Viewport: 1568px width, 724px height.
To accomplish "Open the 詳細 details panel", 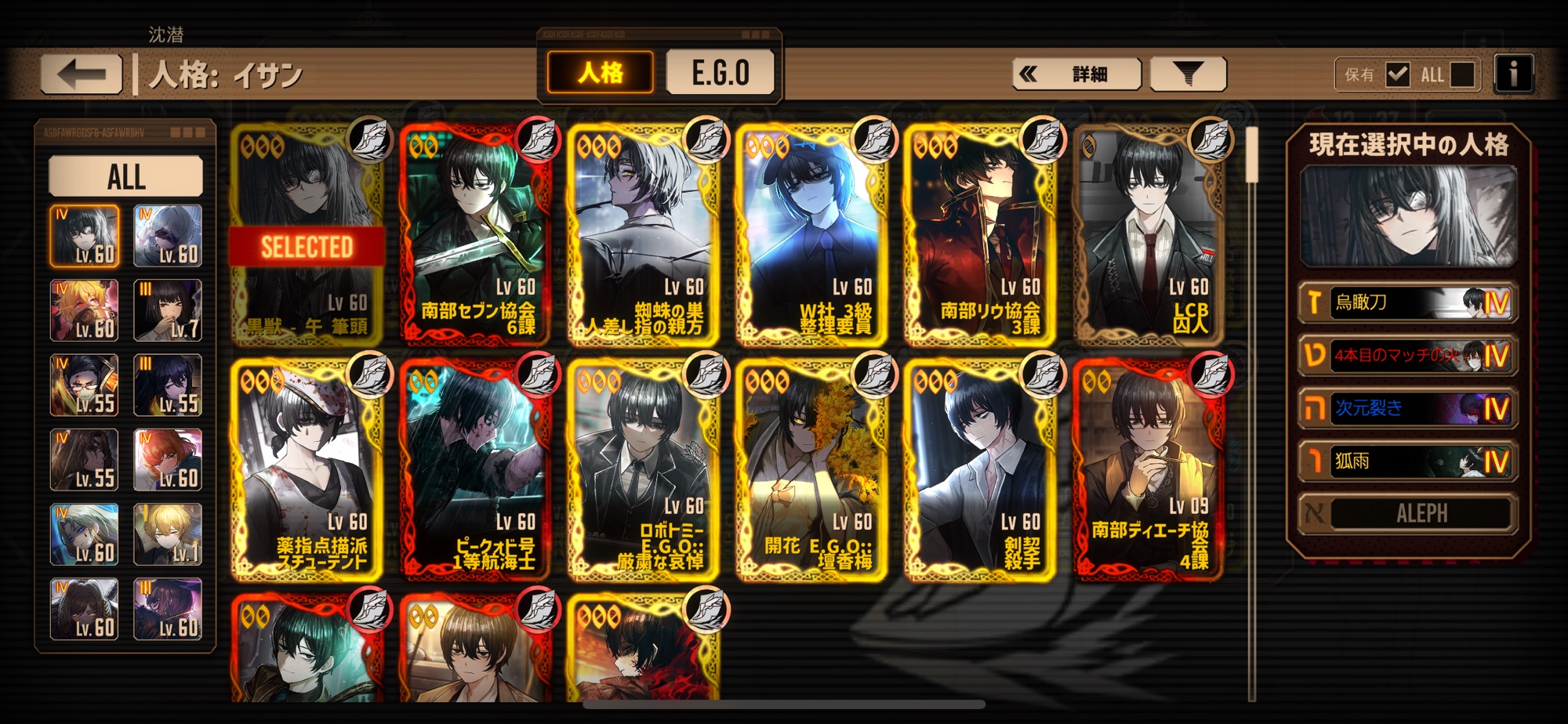I will tap(1076, 74).
